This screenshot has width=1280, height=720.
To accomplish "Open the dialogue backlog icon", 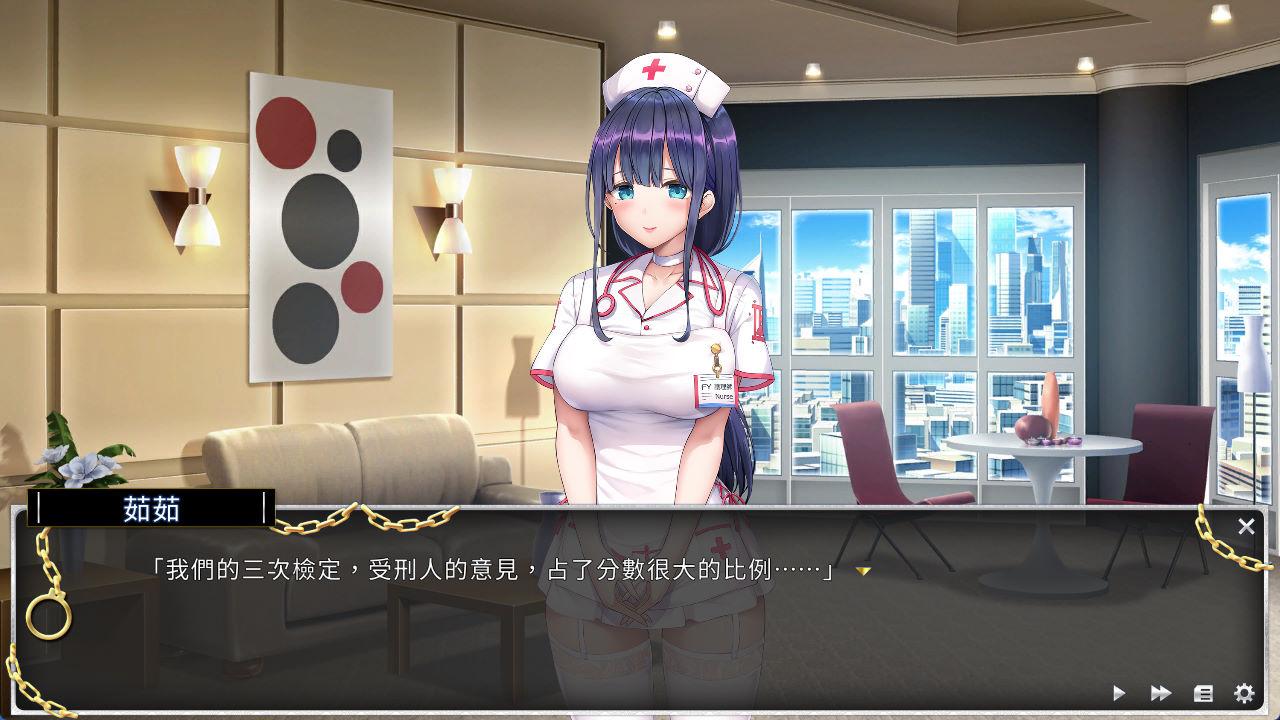I will 1203,692.
